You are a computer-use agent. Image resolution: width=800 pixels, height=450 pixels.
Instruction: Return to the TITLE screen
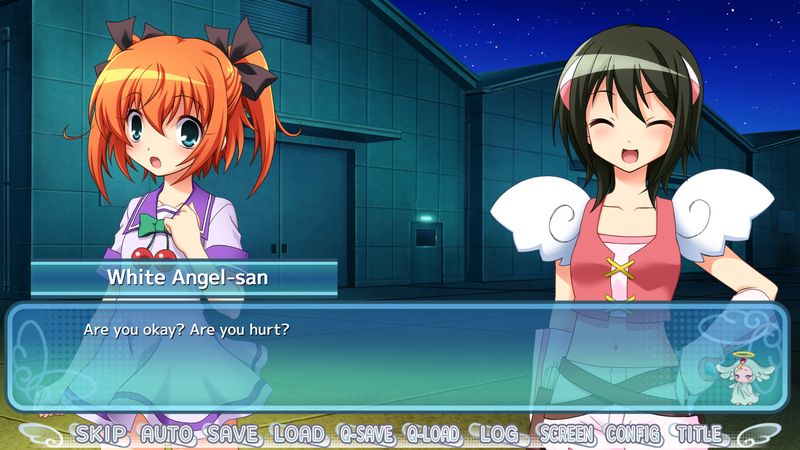pyautogui.click(x=699, y=435)
